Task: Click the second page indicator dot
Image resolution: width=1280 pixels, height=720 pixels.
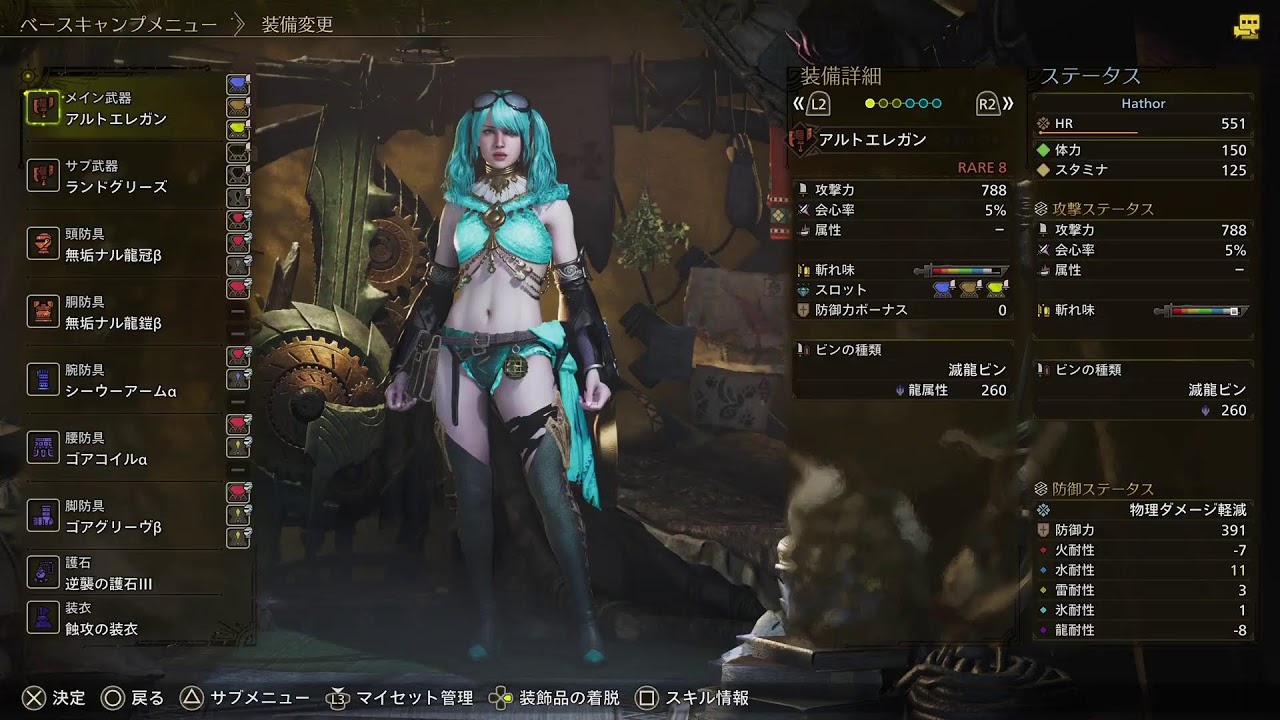Action: (885, 101)
